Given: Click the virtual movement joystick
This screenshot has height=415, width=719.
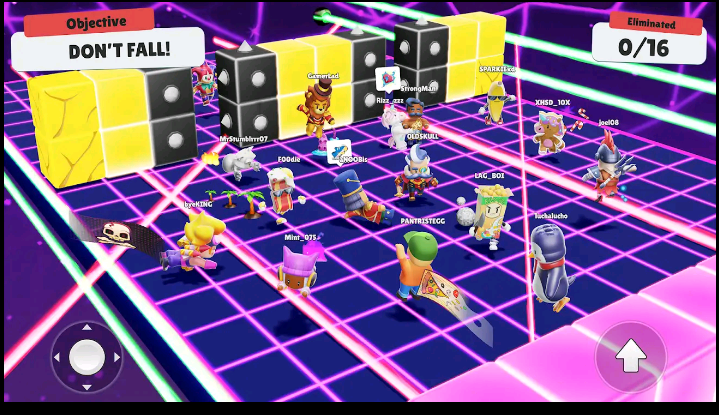Looking at the screenshot, I should coord(87,355).
